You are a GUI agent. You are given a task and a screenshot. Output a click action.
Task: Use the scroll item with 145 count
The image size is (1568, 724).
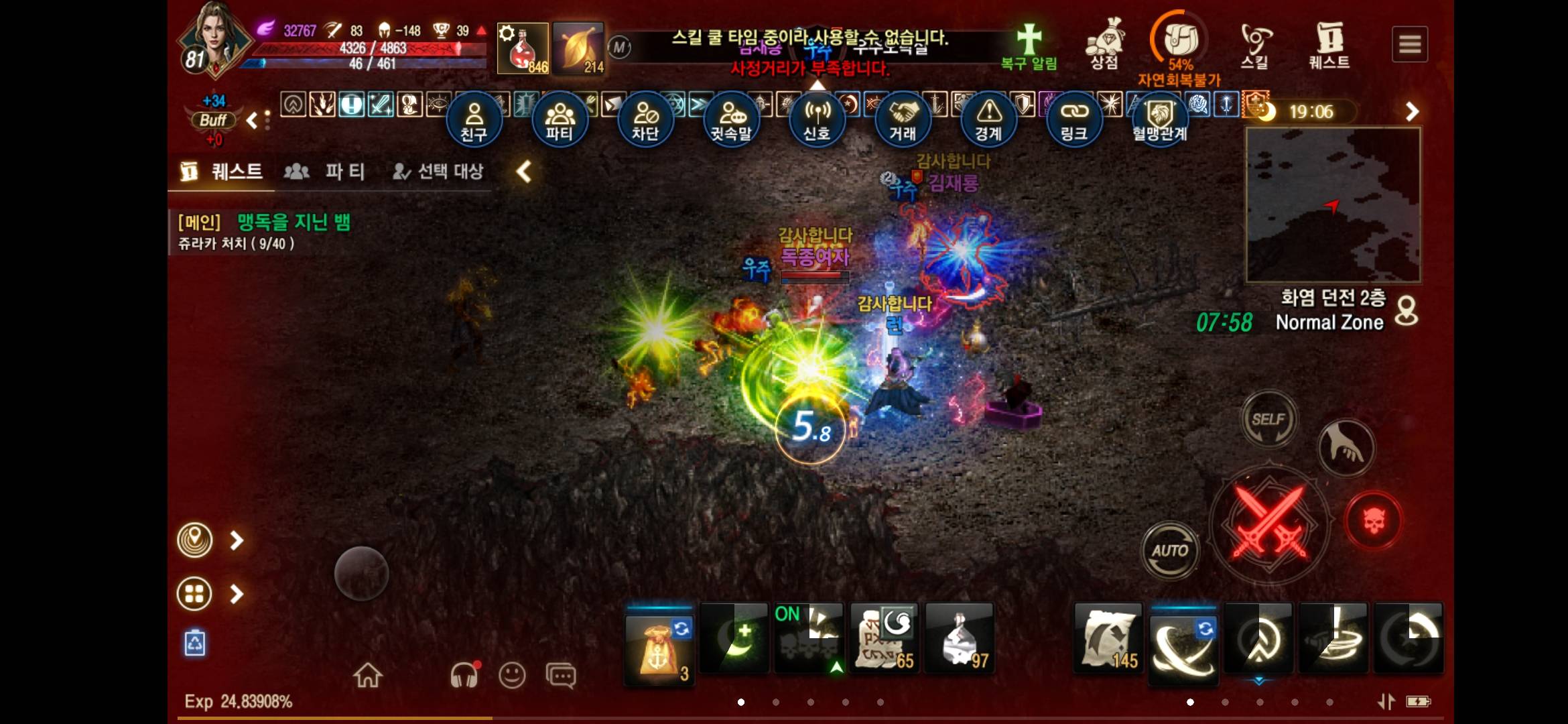point(1108,638)
